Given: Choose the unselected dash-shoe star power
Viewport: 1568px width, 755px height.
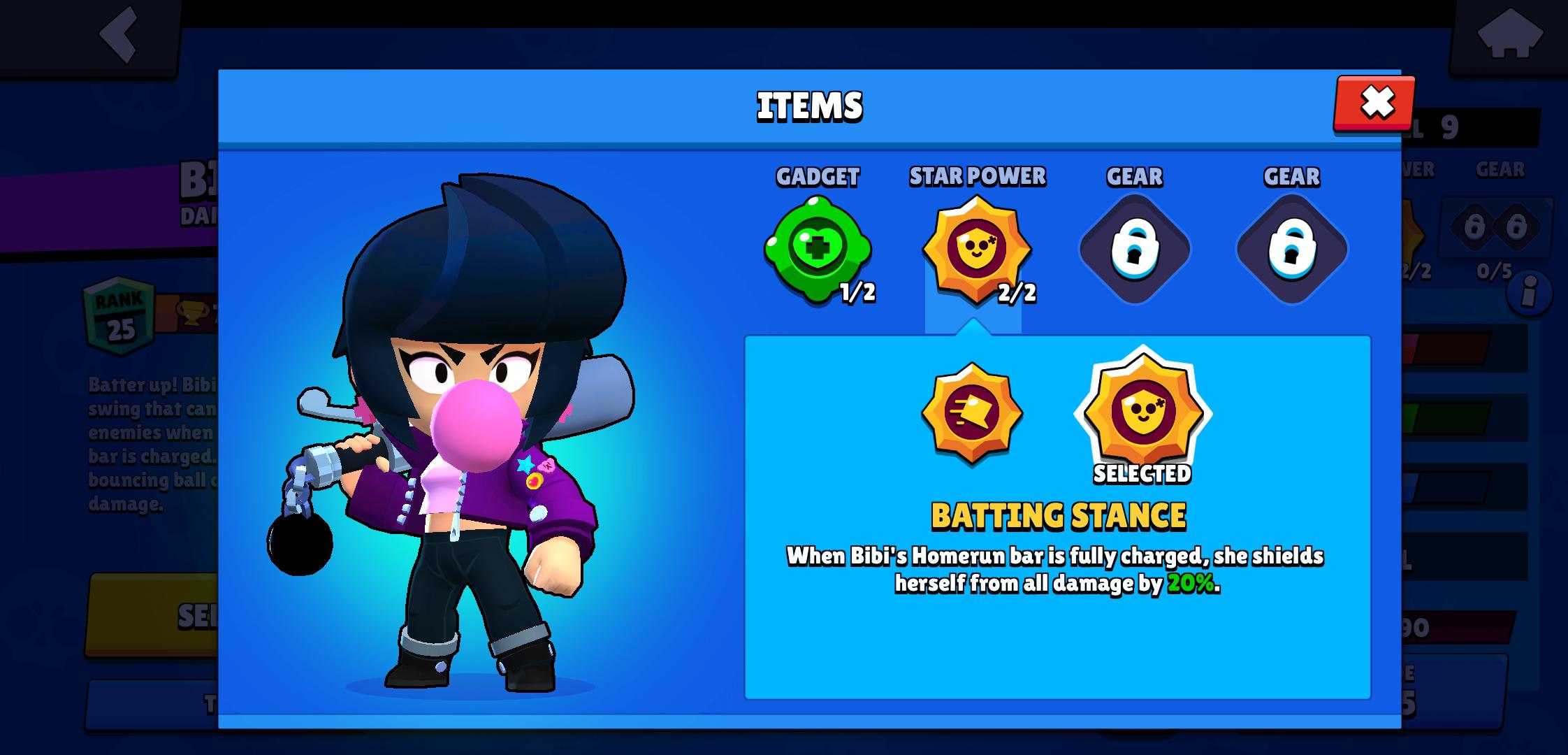Looking at the screenshot, I should tap(971, 412).
